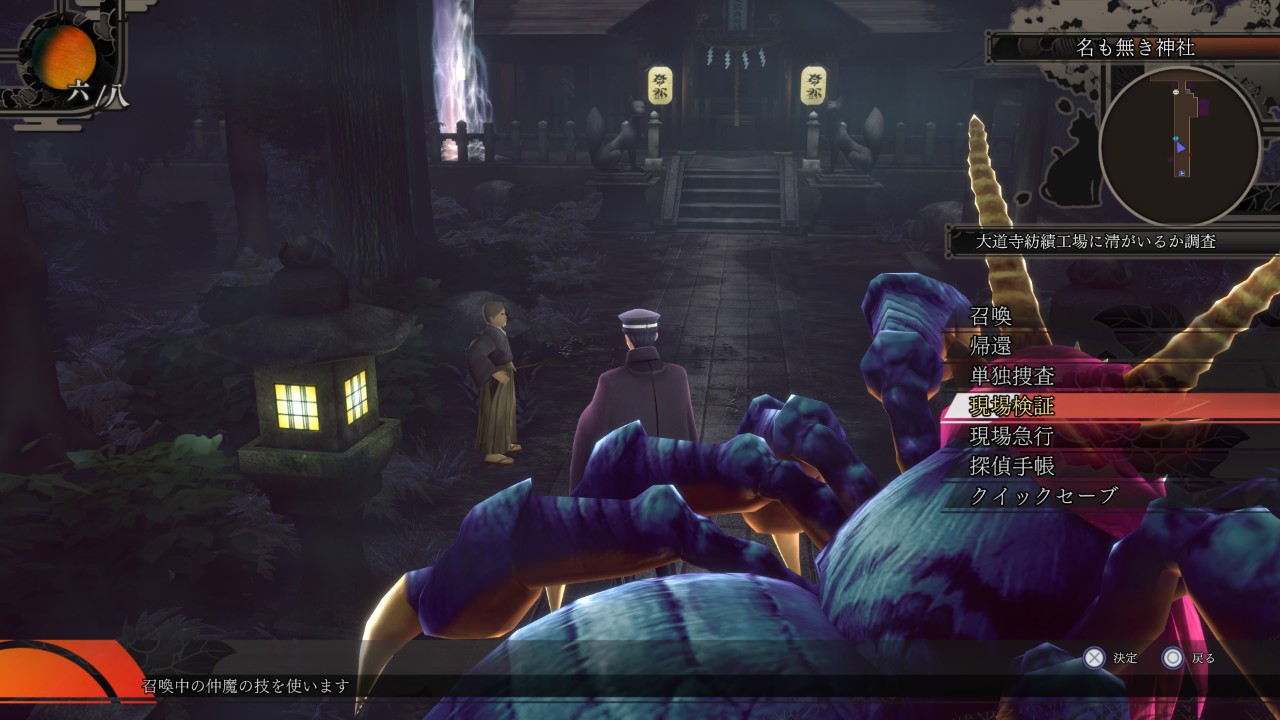Click the 名も無き神社 location banner

click(1135, 47)
